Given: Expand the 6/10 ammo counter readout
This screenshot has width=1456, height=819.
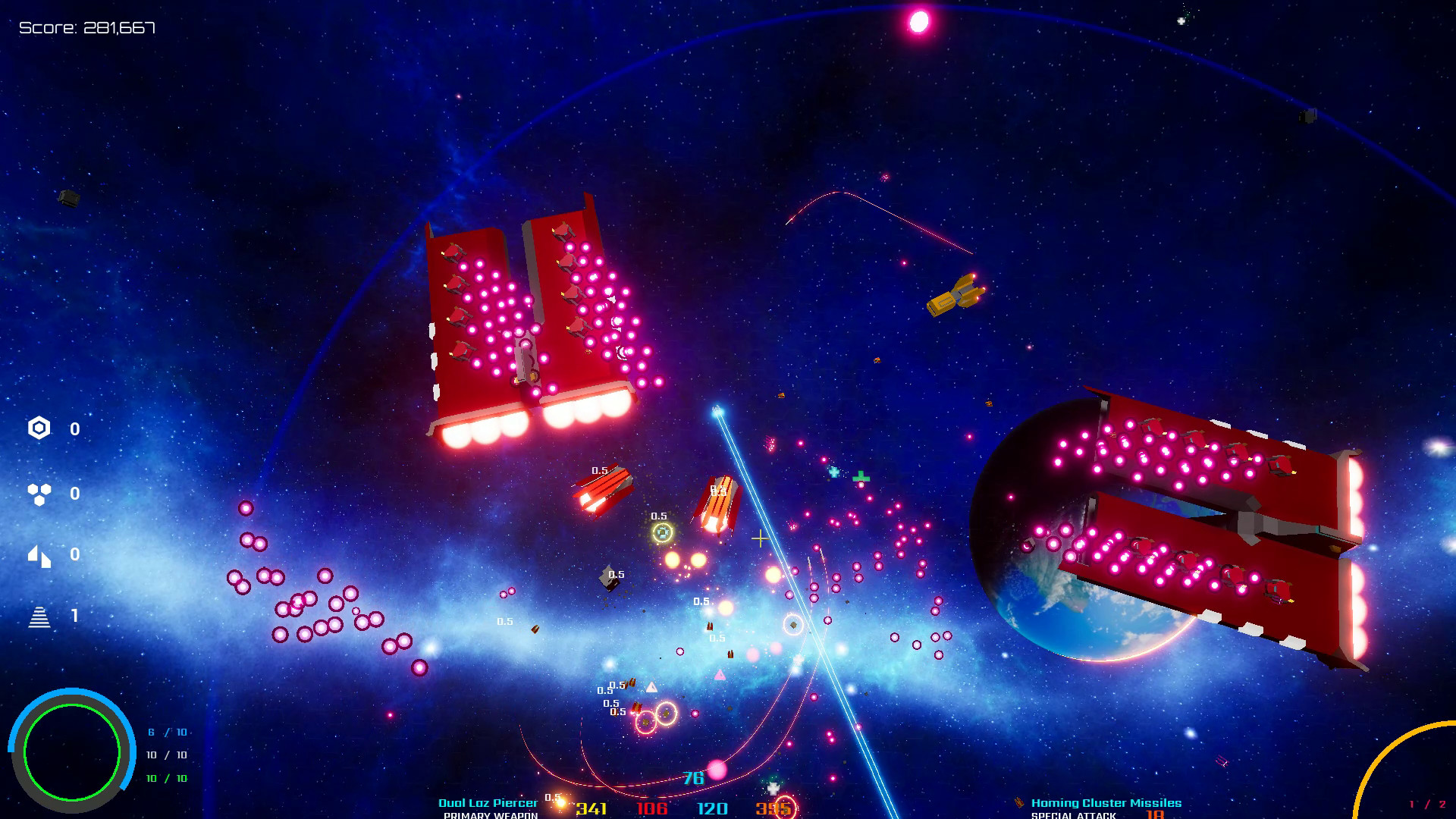Looking at the screenshot, I should (x=167, y=733).
